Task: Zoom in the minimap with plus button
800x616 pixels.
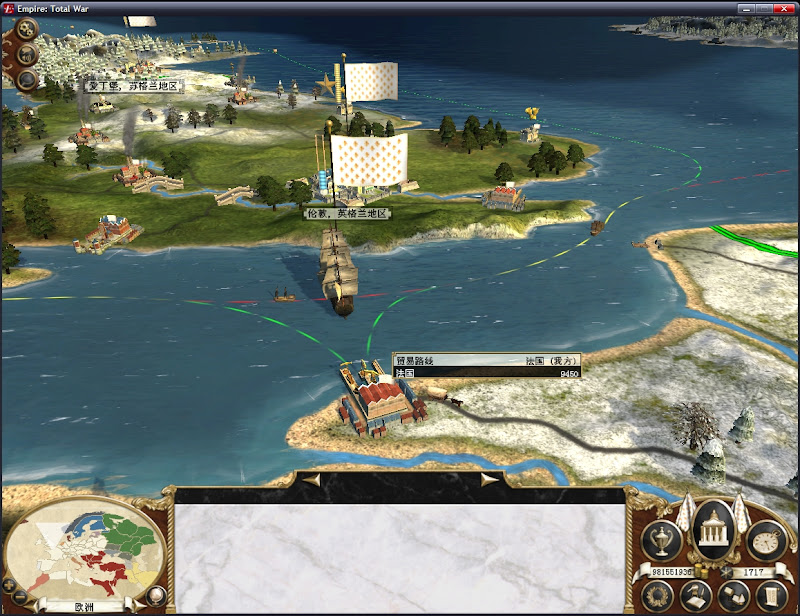Action: click(x=10, y=583)
